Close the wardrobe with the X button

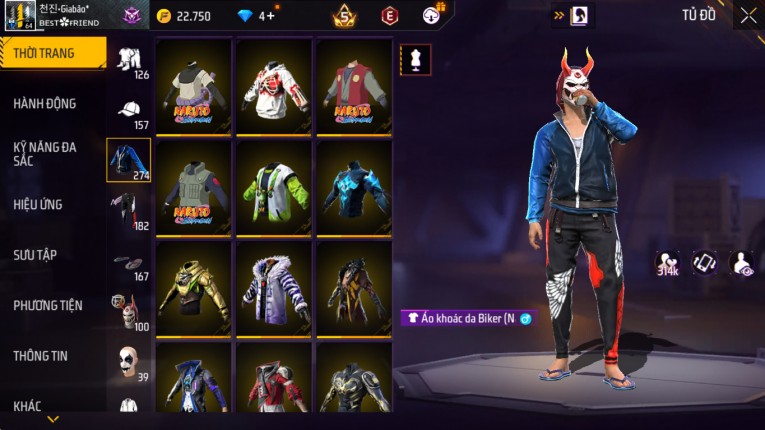[x=748, y=15]
